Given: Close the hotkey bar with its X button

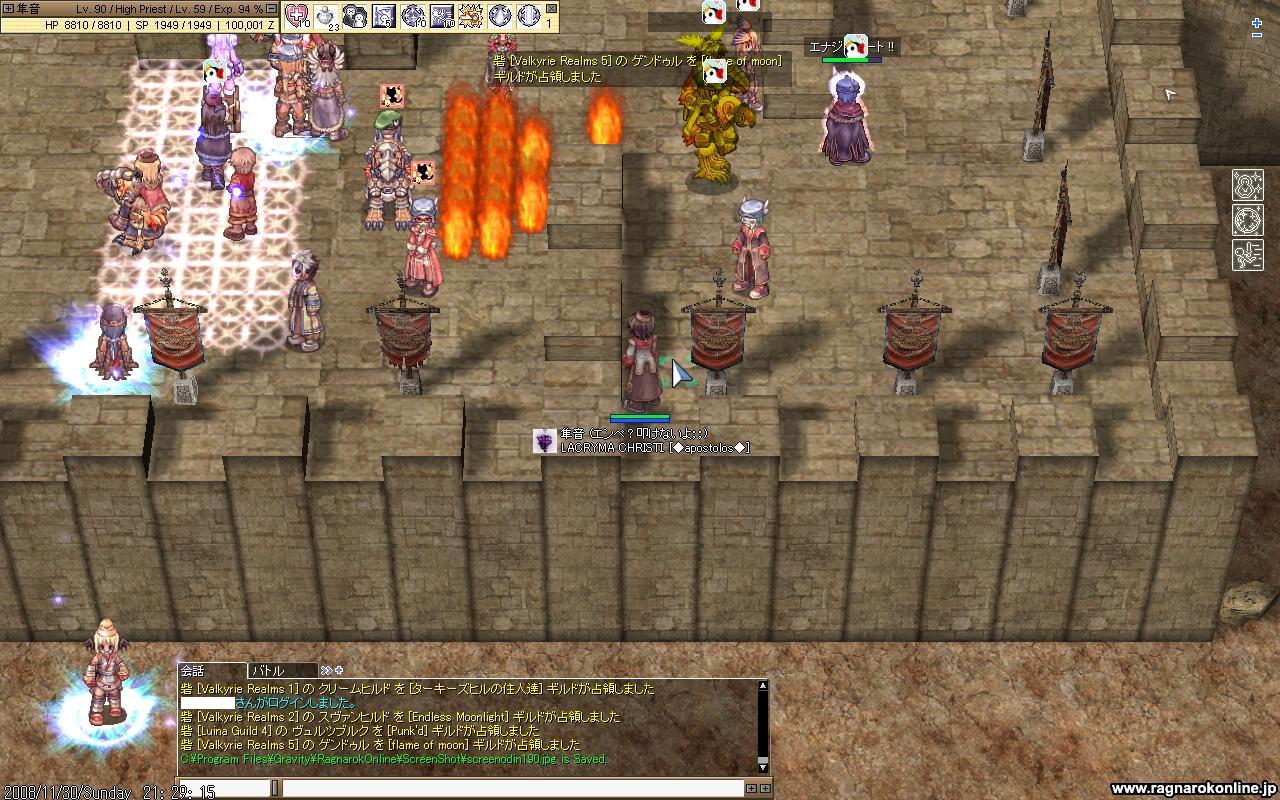Looking at the screenshot, I should coord(552,8).
